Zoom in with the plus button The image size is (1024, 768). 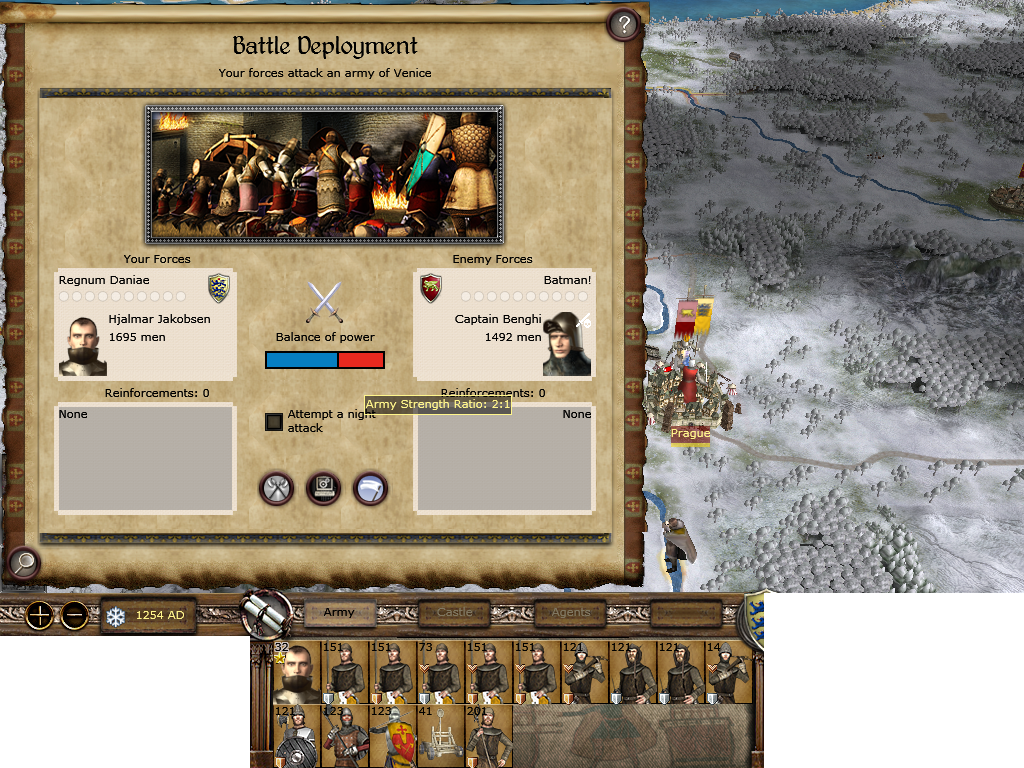tap(40, 615)
